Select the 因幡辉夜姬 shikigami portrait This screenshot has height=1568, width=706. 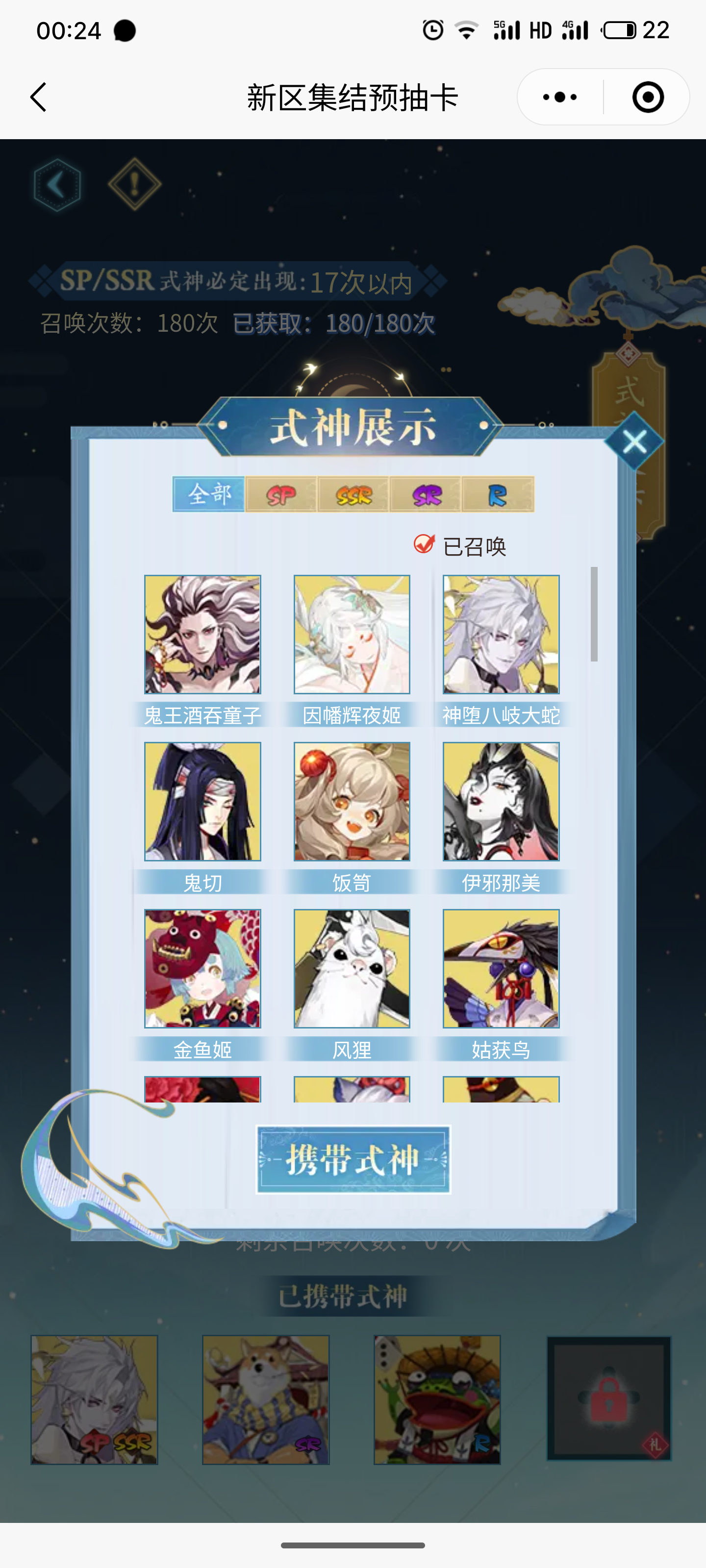[x=352, y=635]
